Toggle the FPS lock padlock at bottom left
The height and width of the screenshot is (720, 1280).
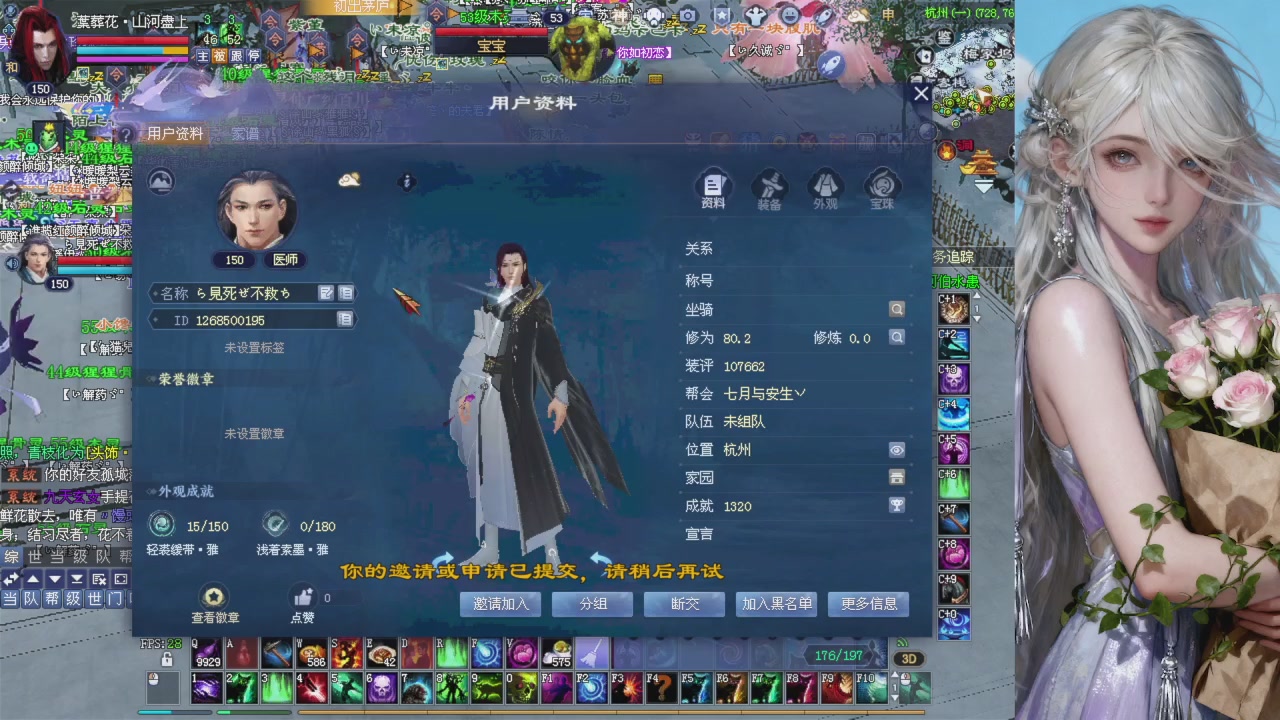click(x=166, y=660)
